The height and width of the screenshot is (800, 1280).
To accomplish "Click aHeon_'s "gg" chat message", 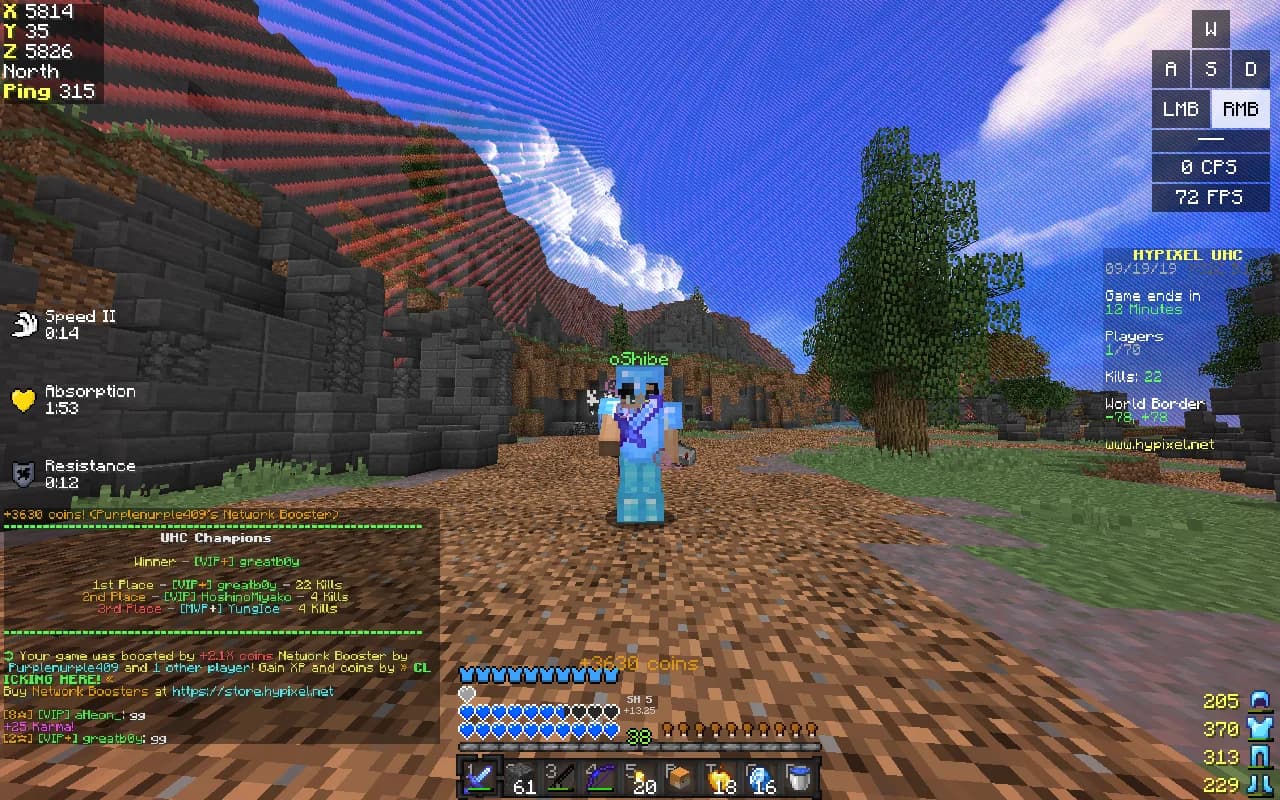I will click(137, 715).
